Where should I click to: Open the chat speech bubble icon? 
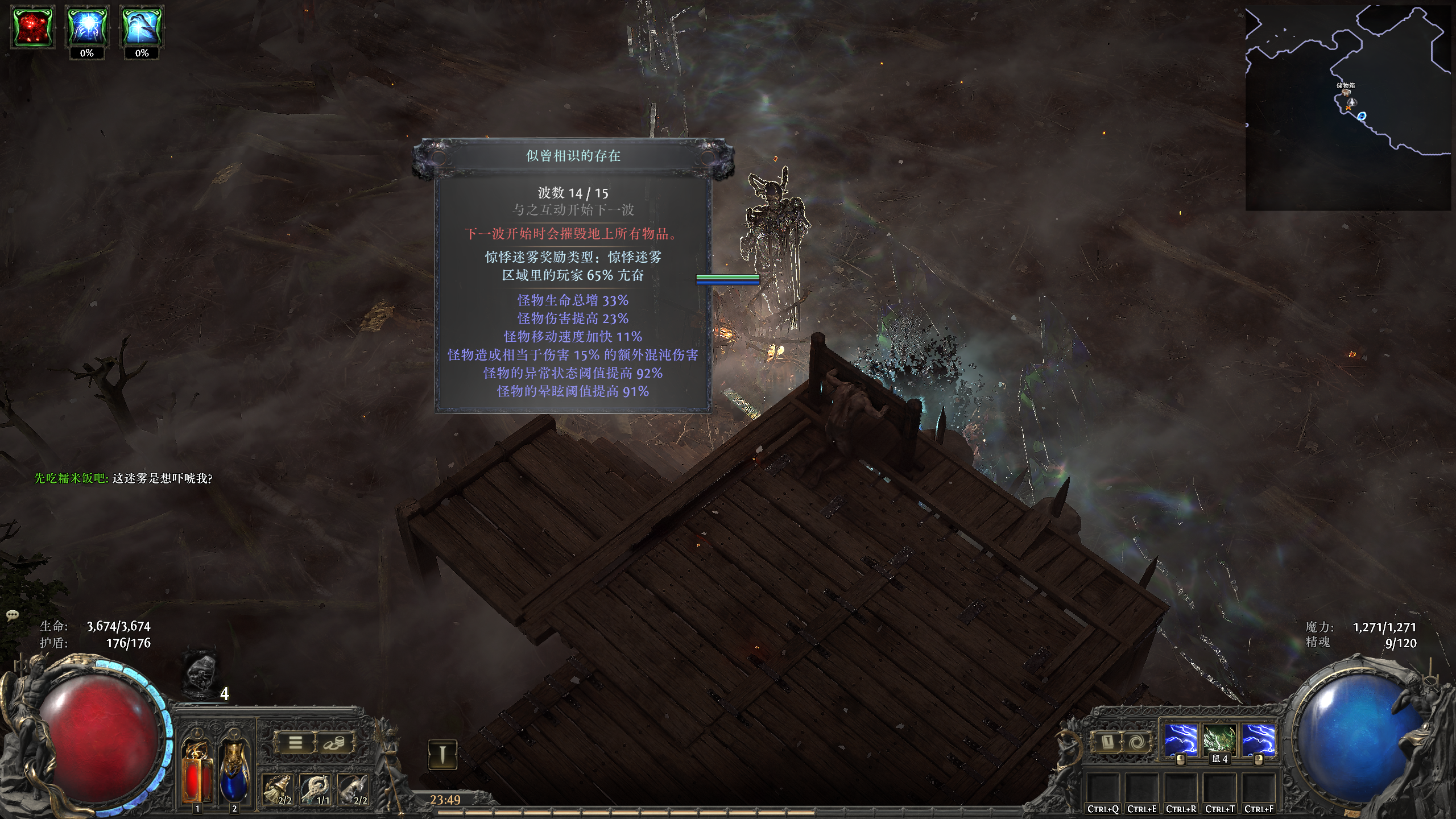(x=13, y=615)
